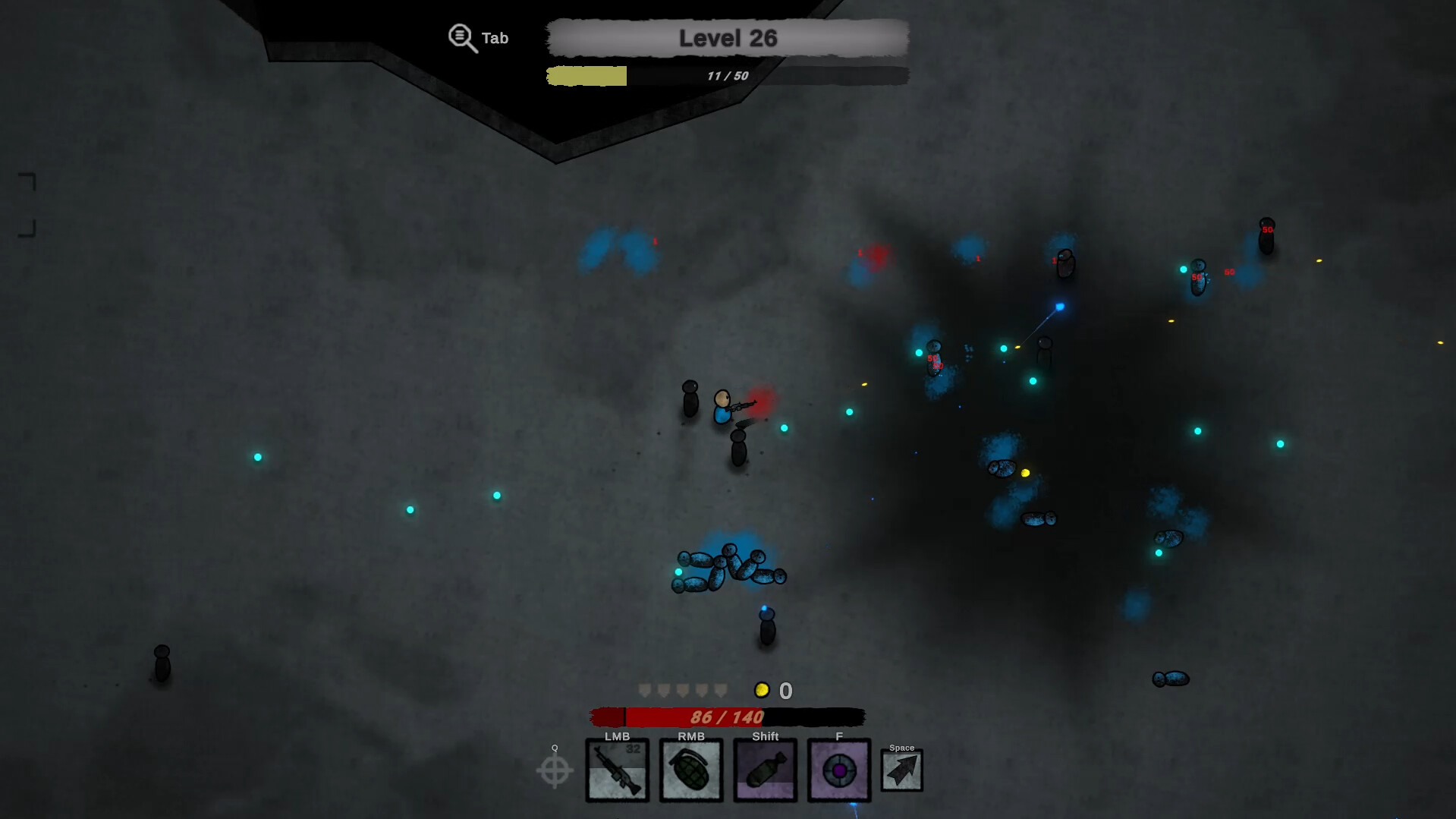Click the Level 26 banner
This screenshot has height=819, width=1456.
pos(726,39)
